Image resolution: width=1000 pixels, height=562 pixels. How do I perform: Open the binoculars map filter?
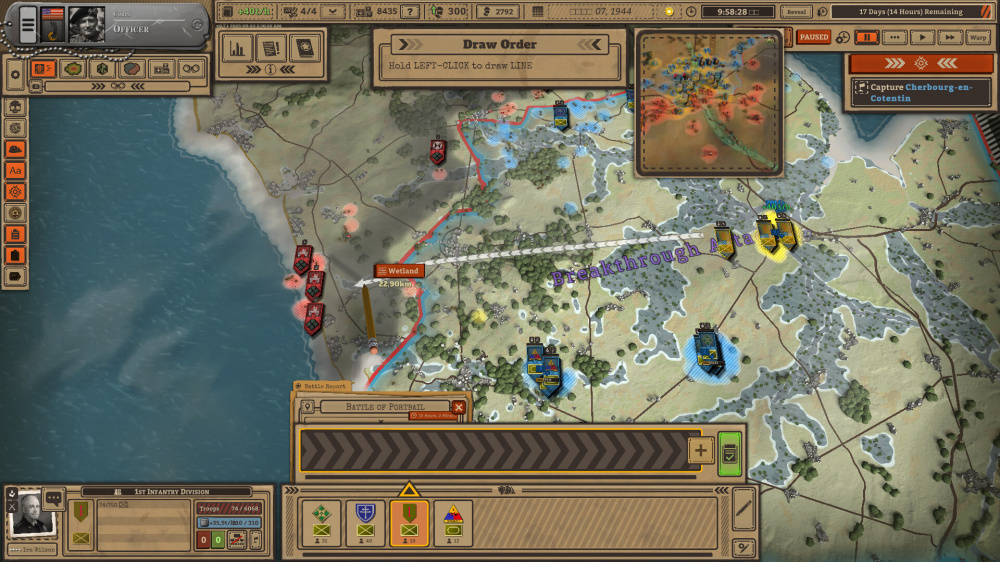tap(190, 69)
